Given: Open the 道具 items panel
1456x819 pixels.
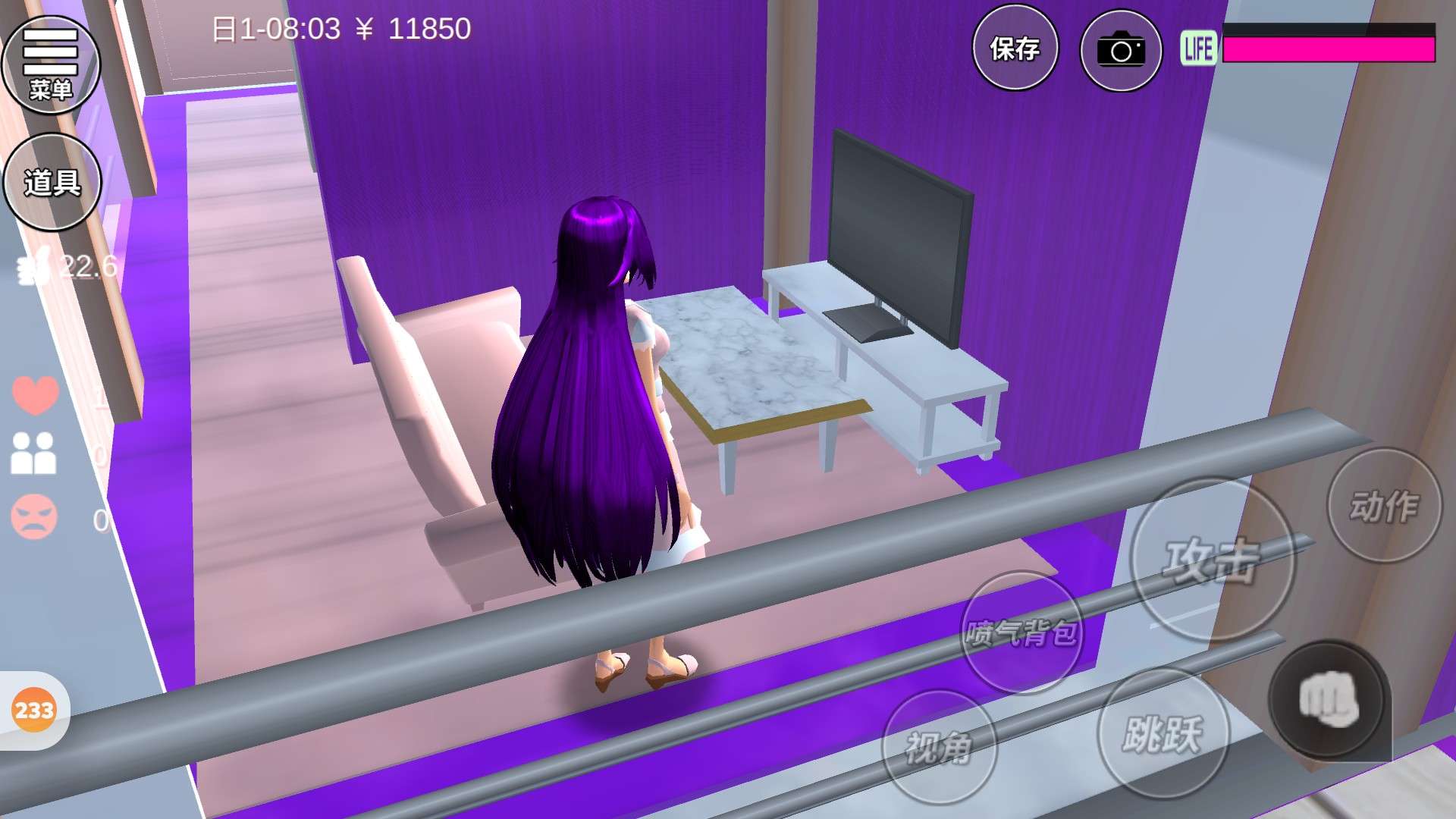Looking at the screenshot, I should coord(52,182).
